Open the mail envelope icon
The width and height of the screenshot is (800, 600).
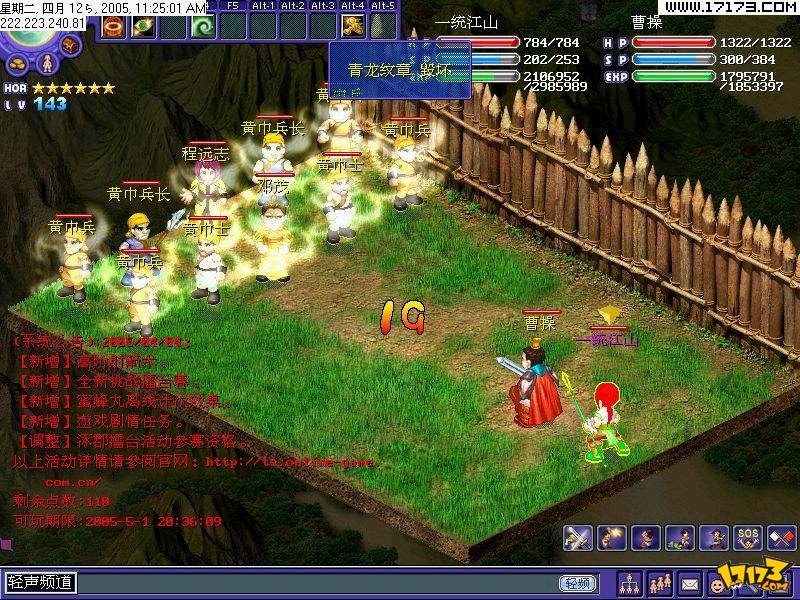coord(690,582)
